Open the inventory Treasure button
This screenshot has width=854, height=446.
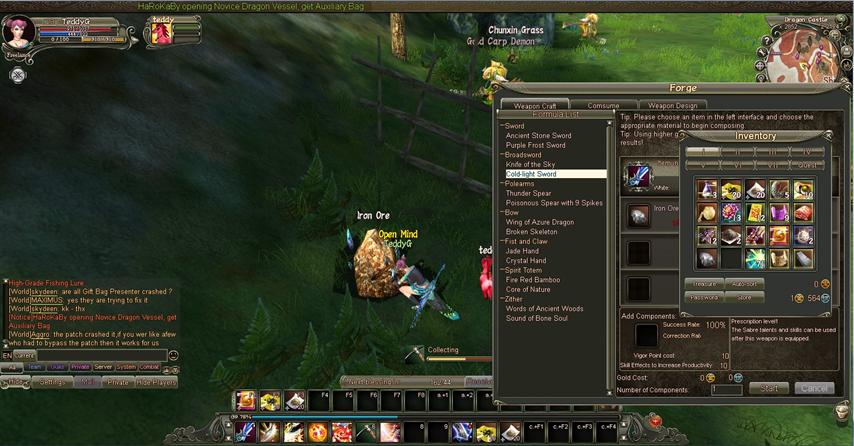[x=704, y=284]
